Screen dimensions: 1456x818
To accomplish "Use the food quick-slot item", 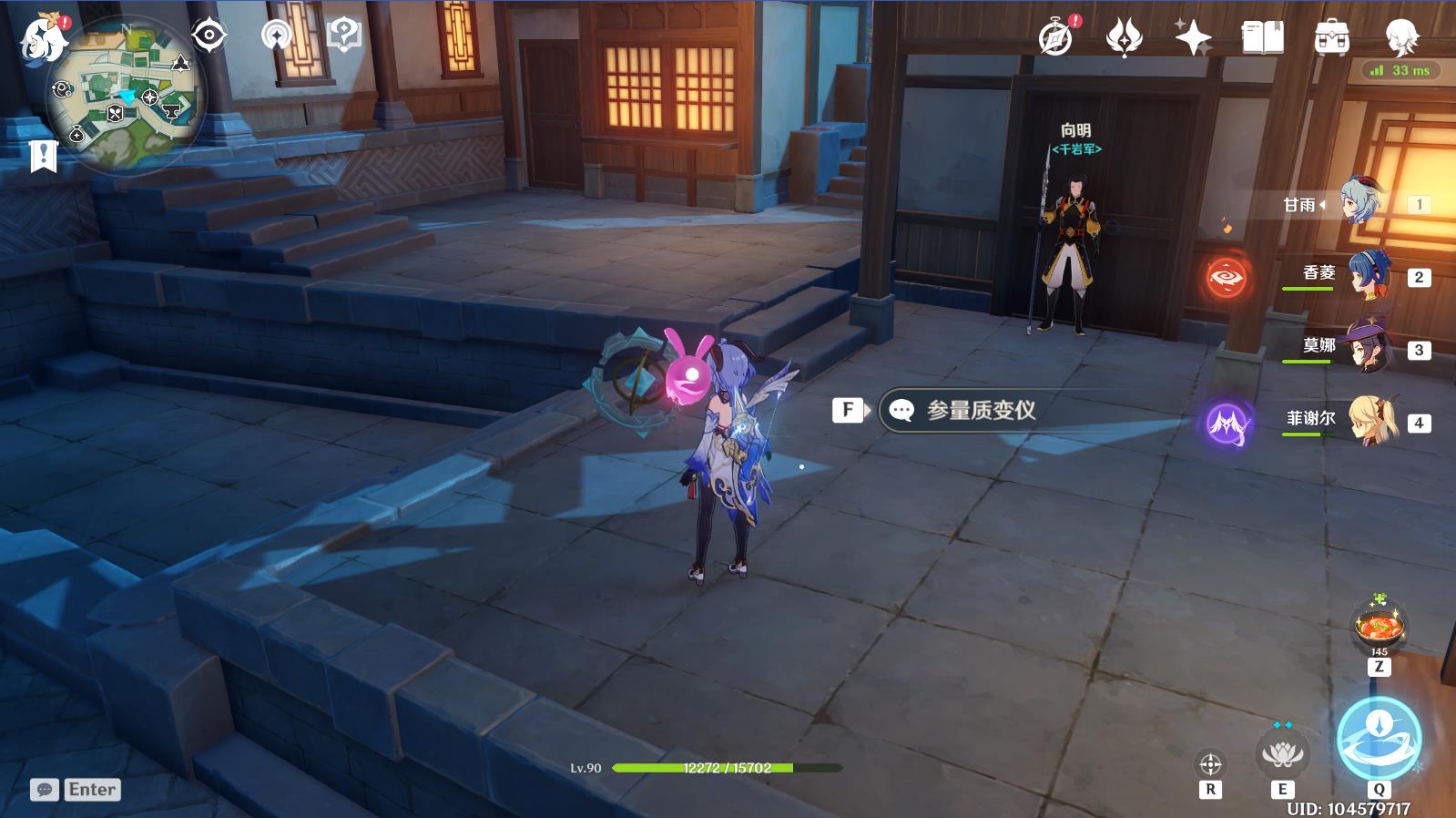I will click(1379, 628).
